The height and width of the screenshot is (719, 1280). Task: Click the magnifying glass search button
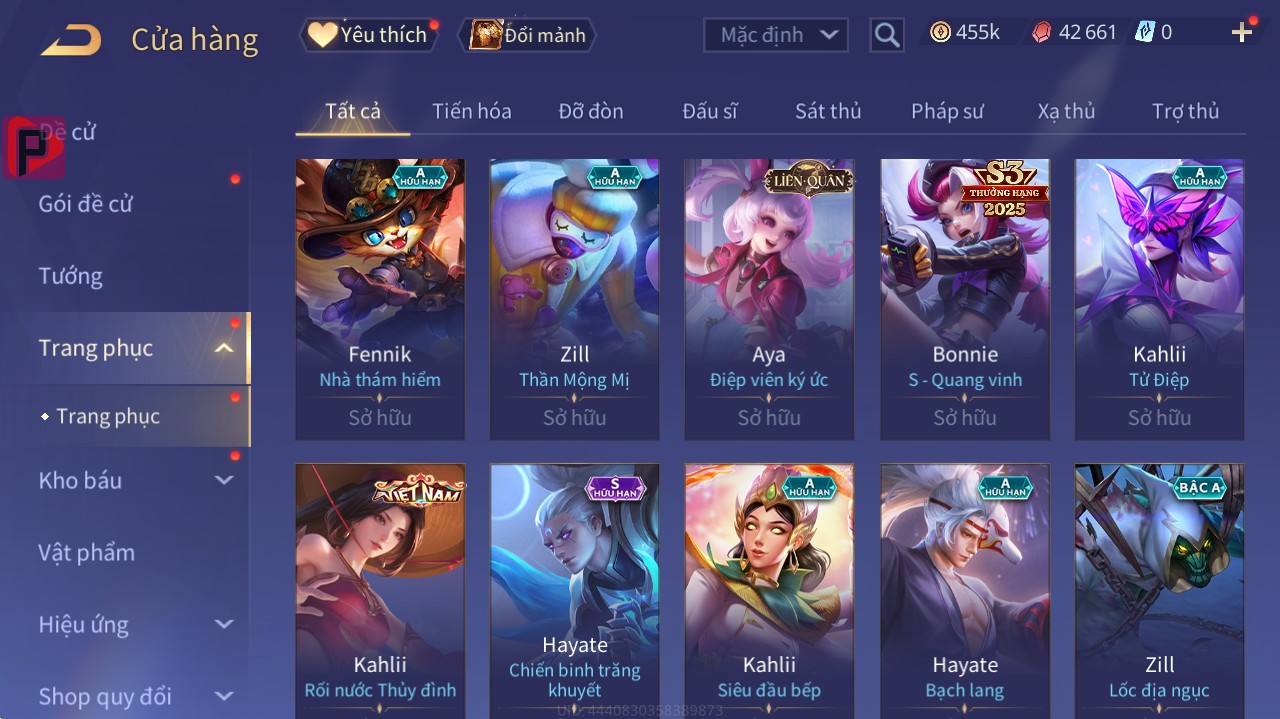click(x=886, y=35)
